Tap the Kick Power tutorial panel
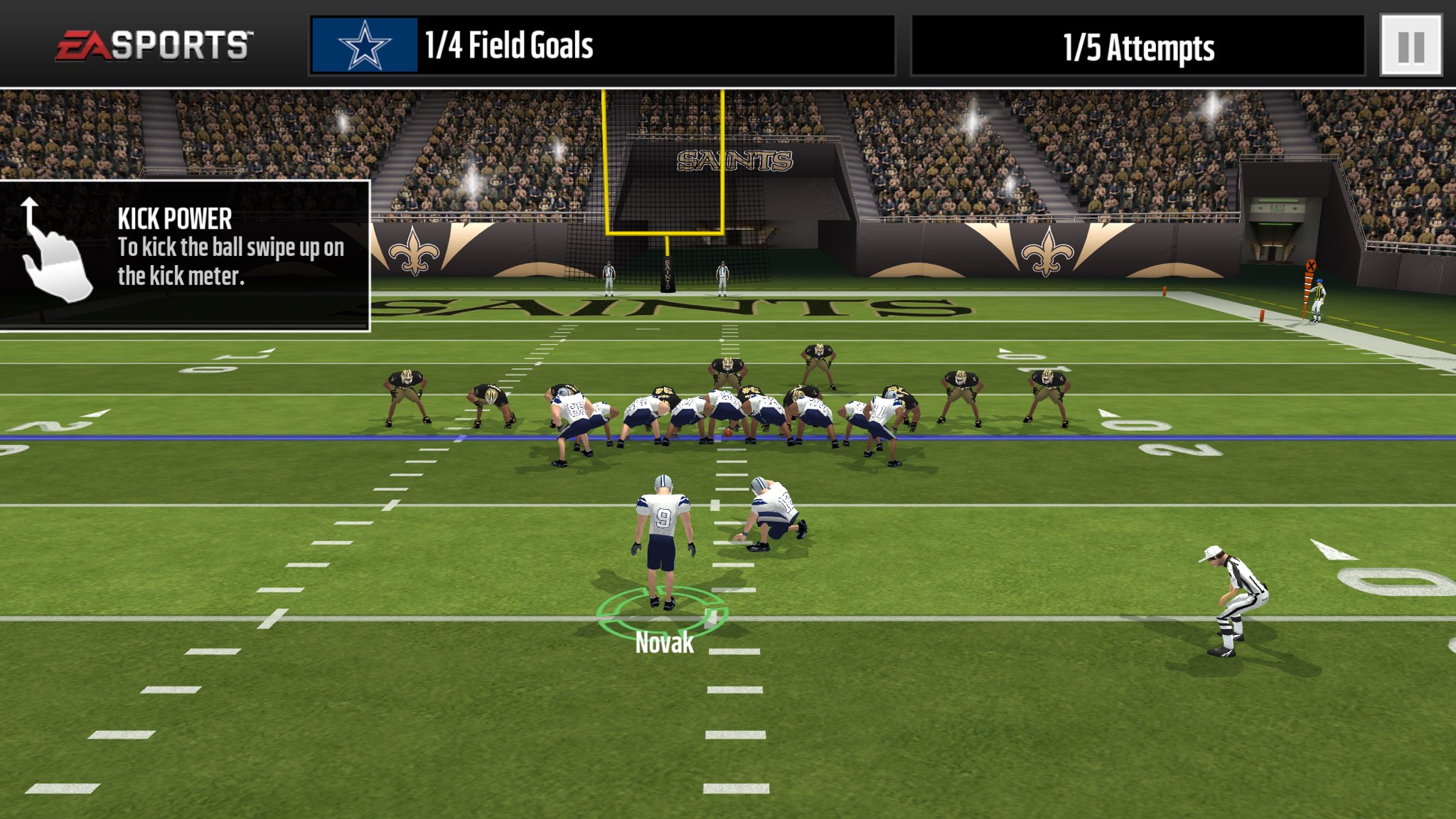The width and height of the screenshot is (1456, 819). tap(185, 255)
